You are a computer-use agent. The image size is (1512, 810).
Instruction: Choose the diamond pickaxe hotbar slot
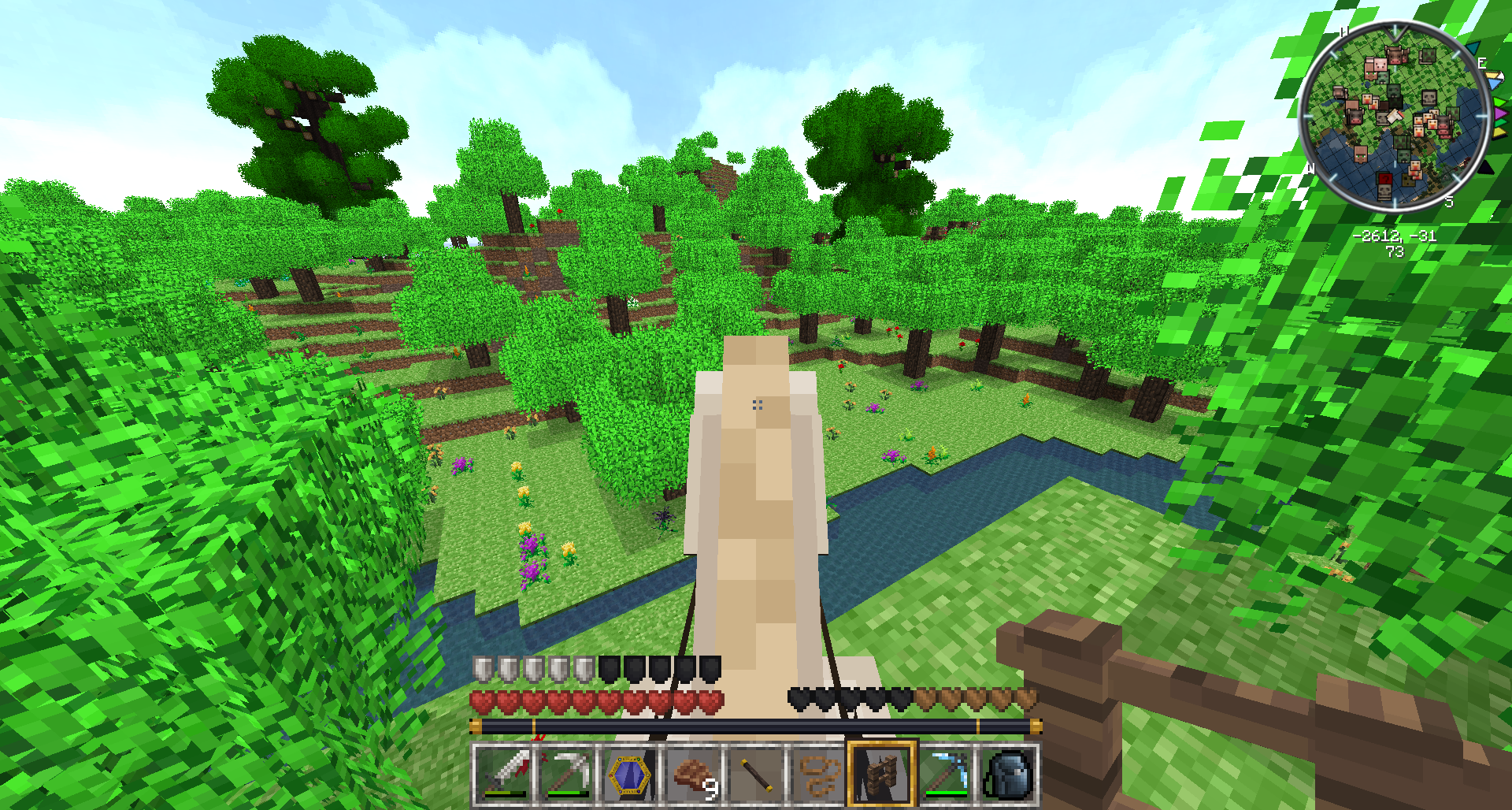(x=945, y=775)
